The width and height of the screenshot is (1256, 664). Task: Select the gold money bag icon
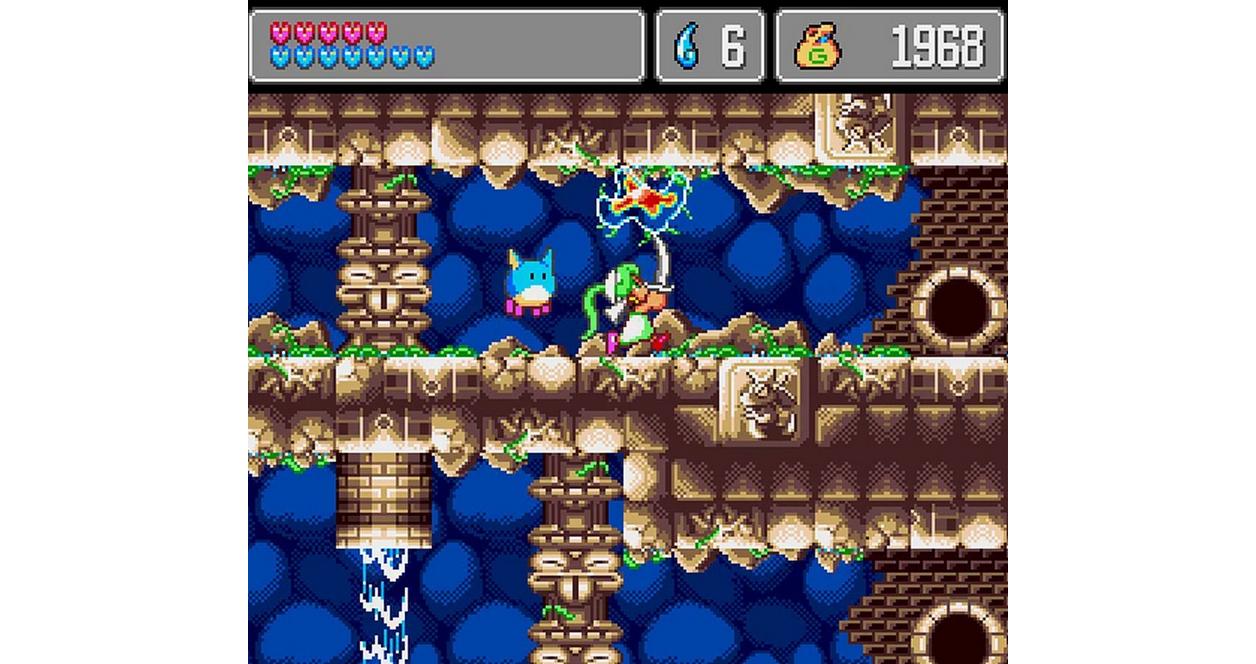[816, 47]
